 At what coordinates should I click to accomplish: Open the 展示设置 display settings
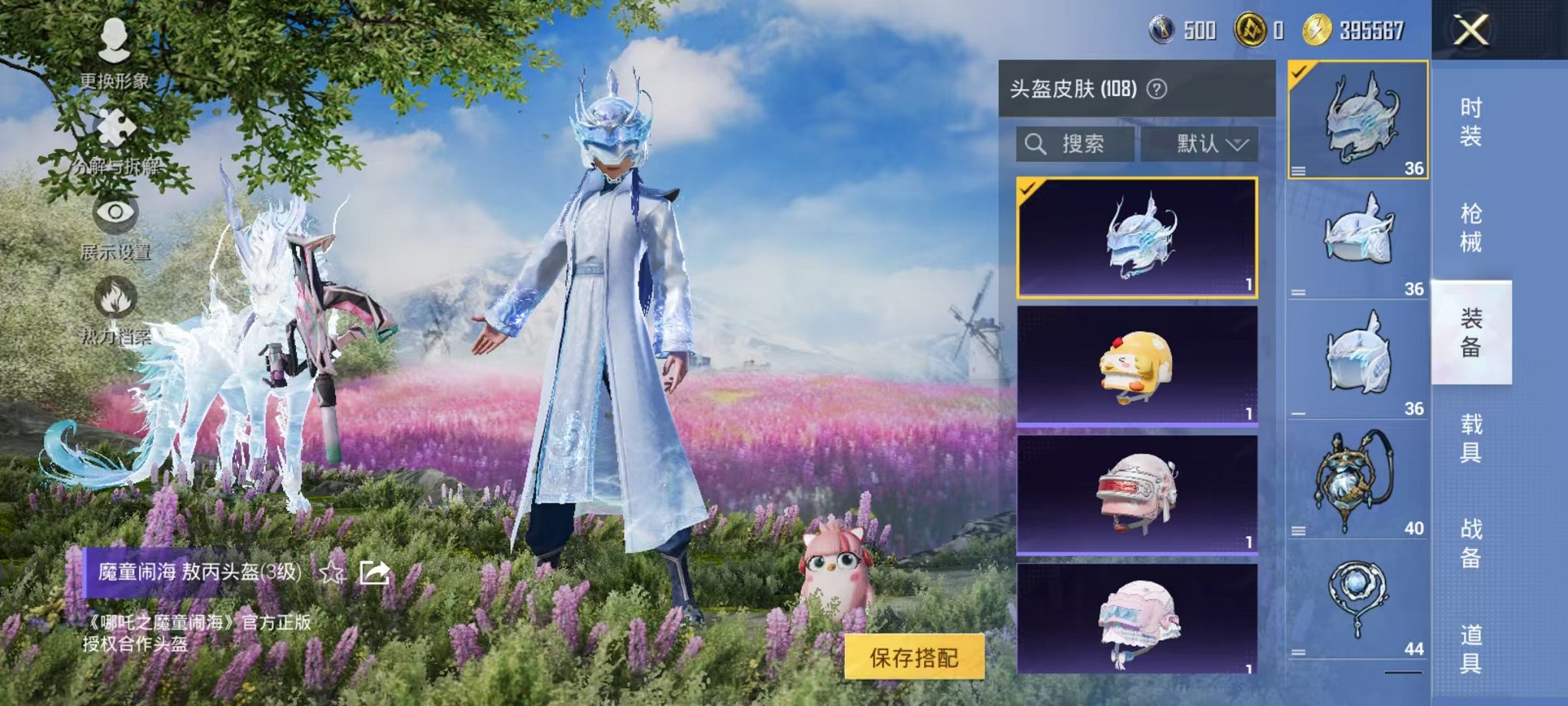click(x=117, y=221)
